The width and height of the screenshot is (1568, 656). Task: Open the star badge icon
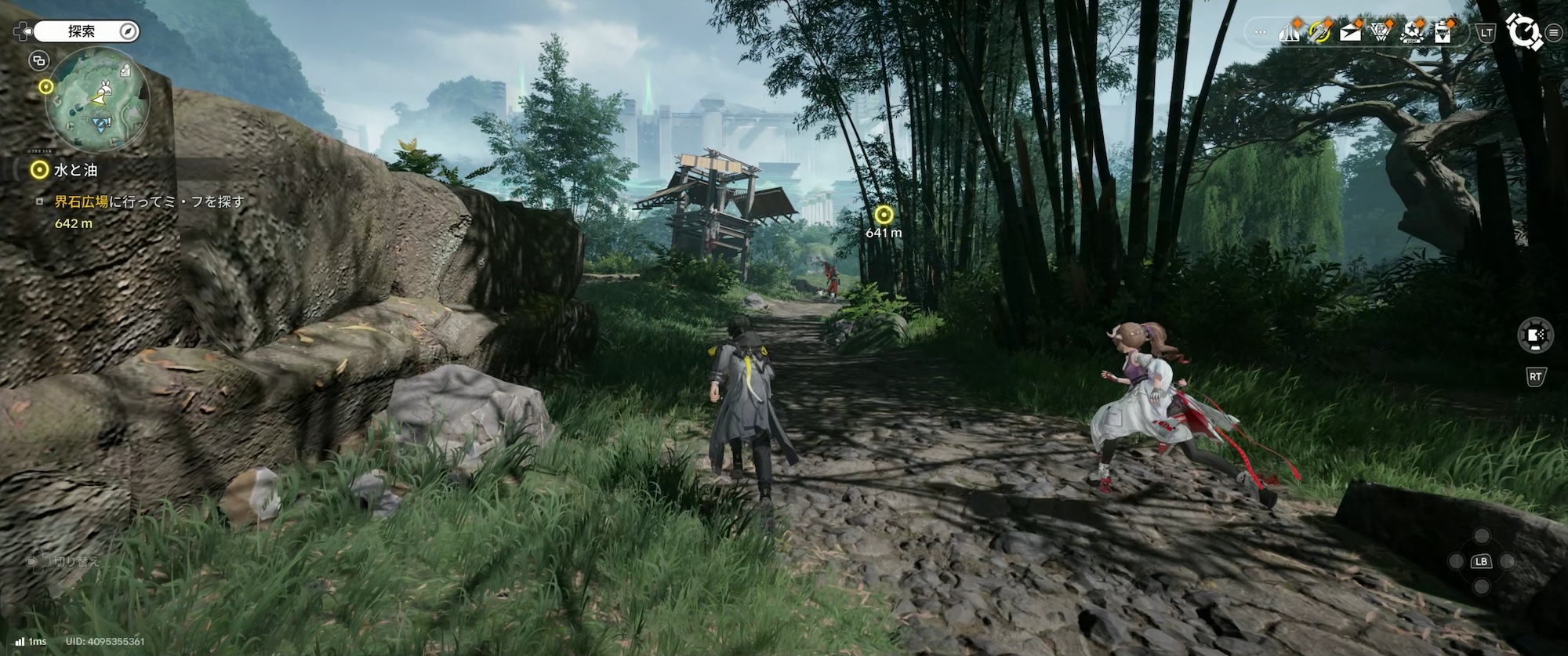(x=1412, y=33)
